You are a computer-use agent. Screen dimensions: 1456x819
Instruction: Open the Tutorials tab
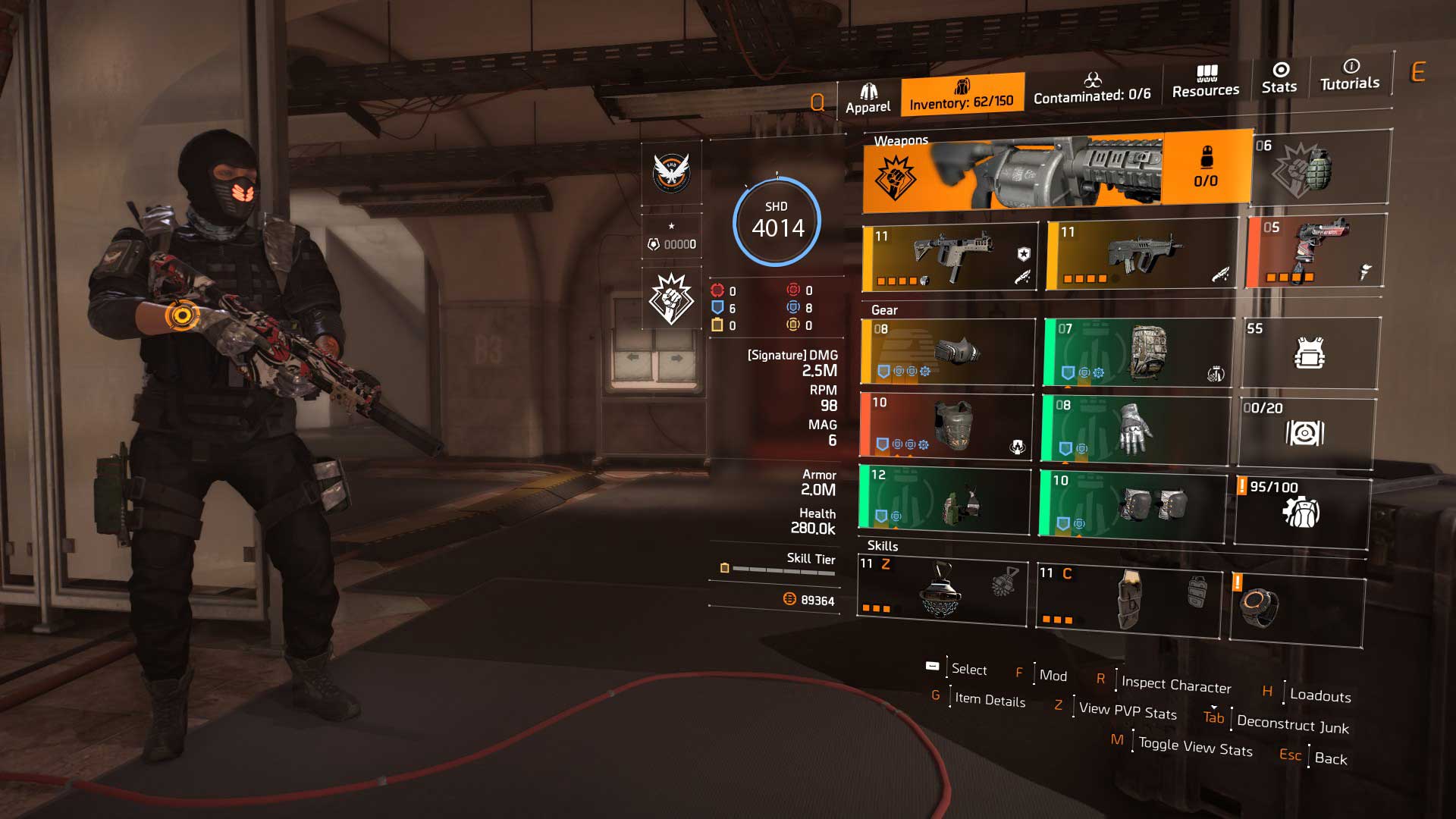pyautogui.click(x=1350, y=75)
